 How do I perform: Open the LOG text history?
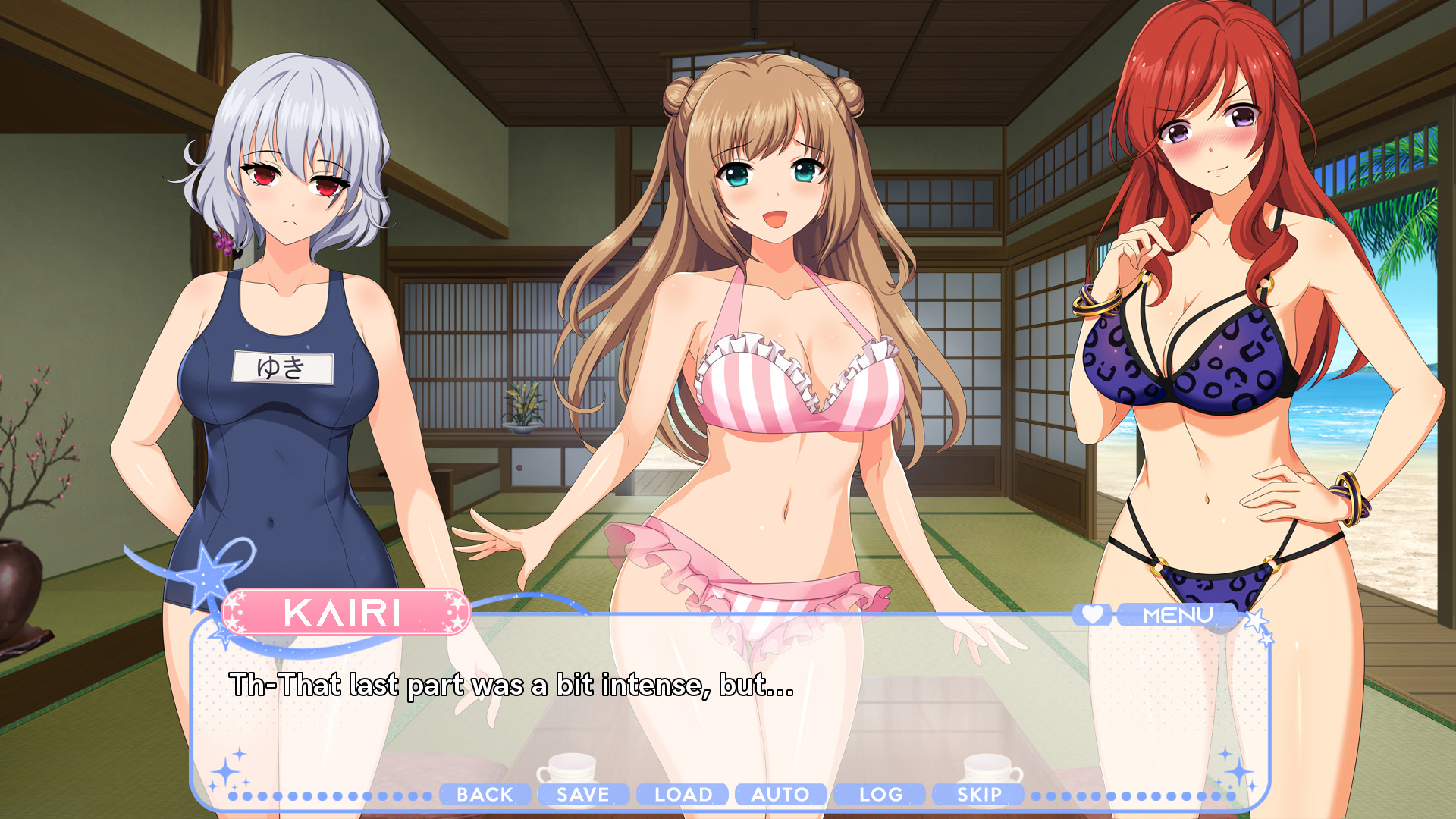(x=879, y=795)
